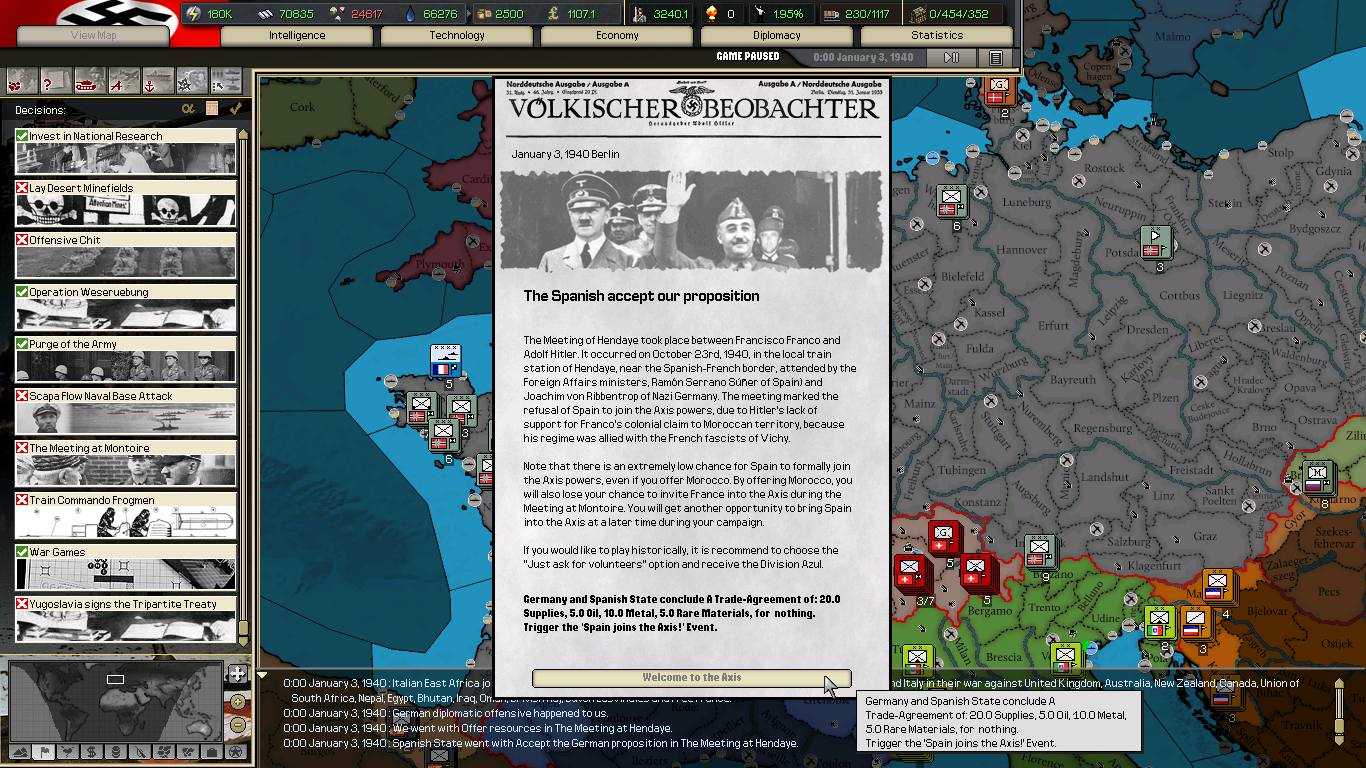Switch to the dollar sign economic map mode
The width and height of the screenshot is (1366, 768).
pos(91,752)
